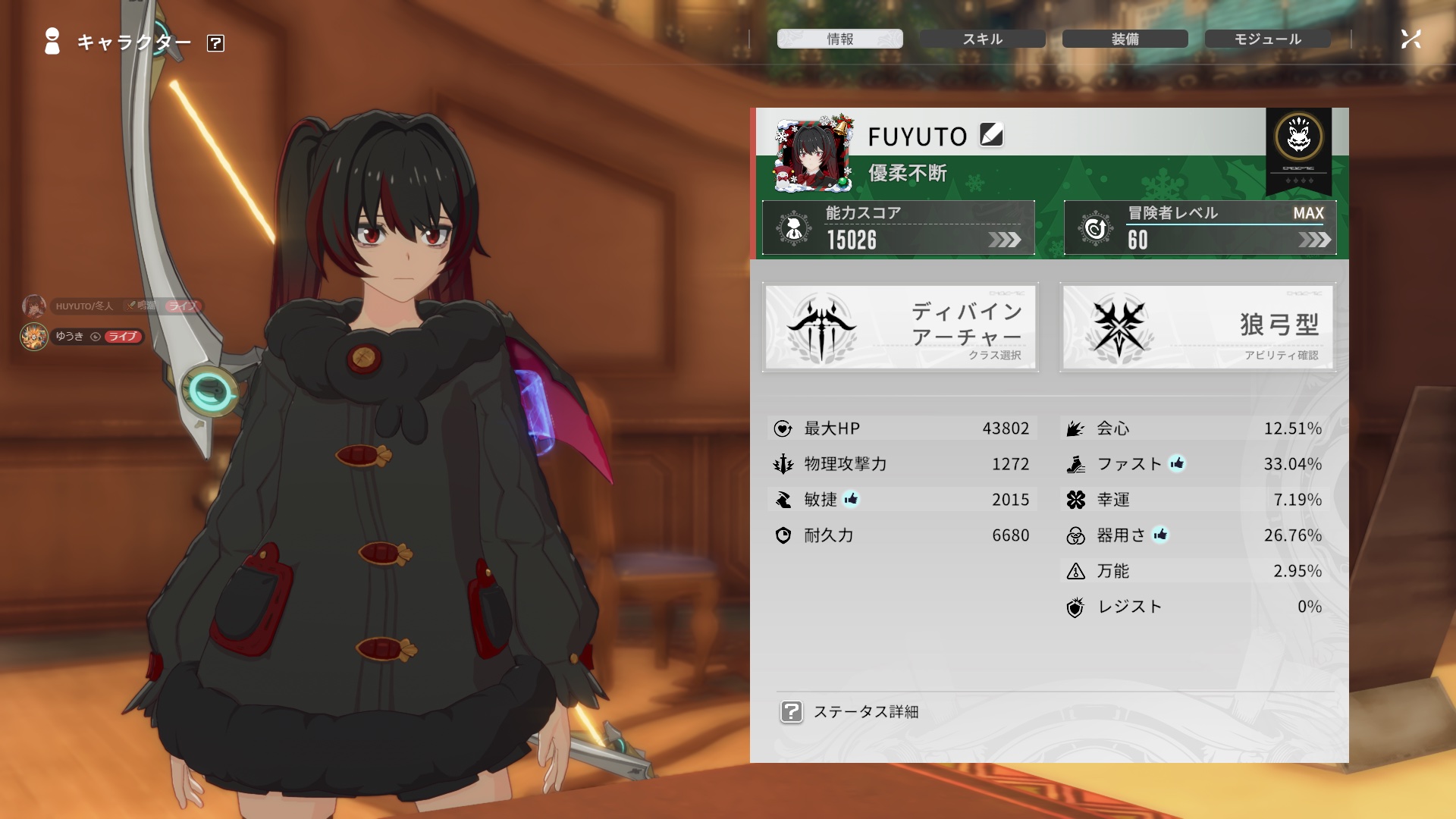Show the モジュール tab
Viewport: 1456px width, 819px height.
1267,39
